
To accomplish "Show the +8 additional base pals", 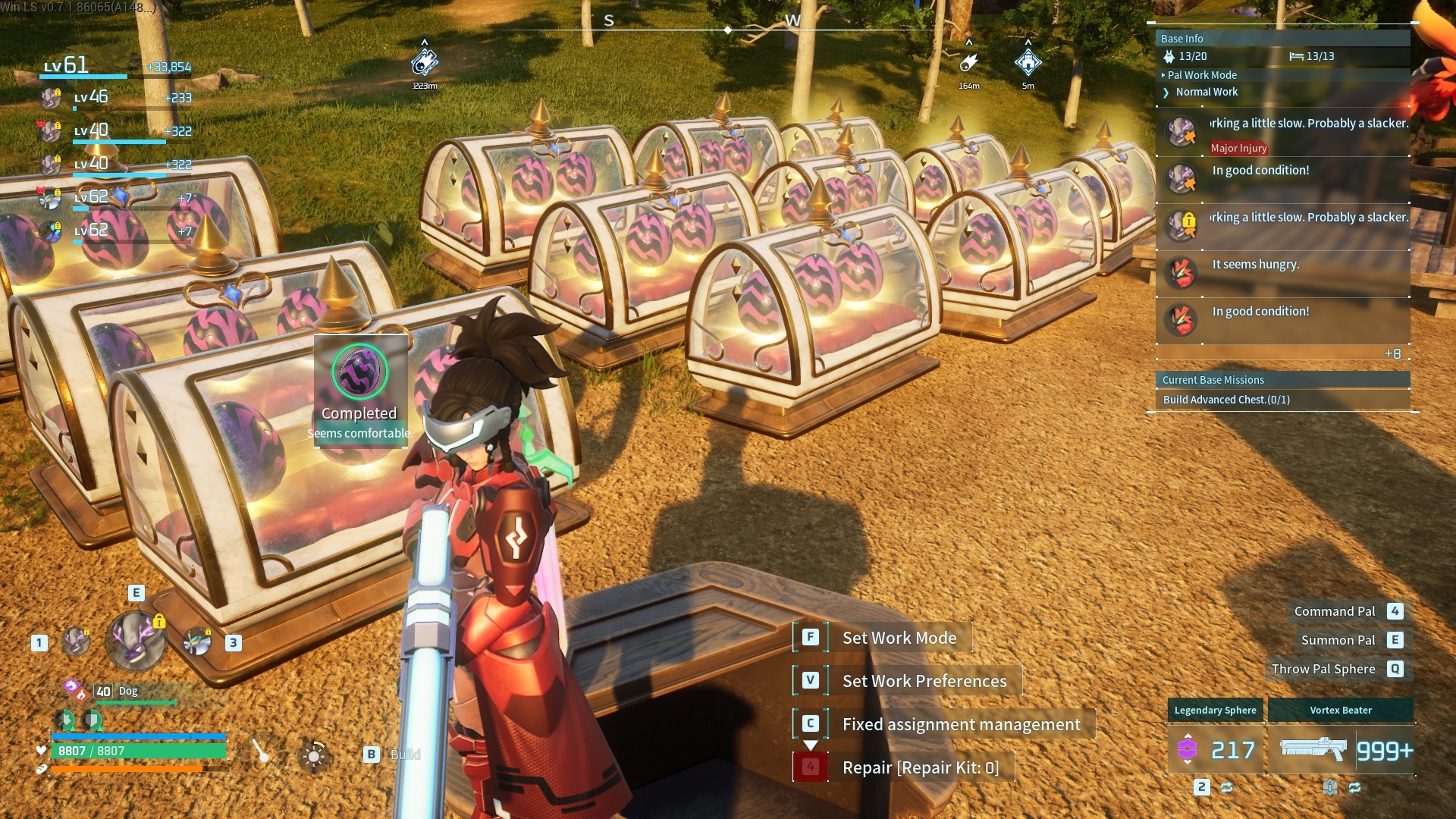I will [x=1392, y=354].
